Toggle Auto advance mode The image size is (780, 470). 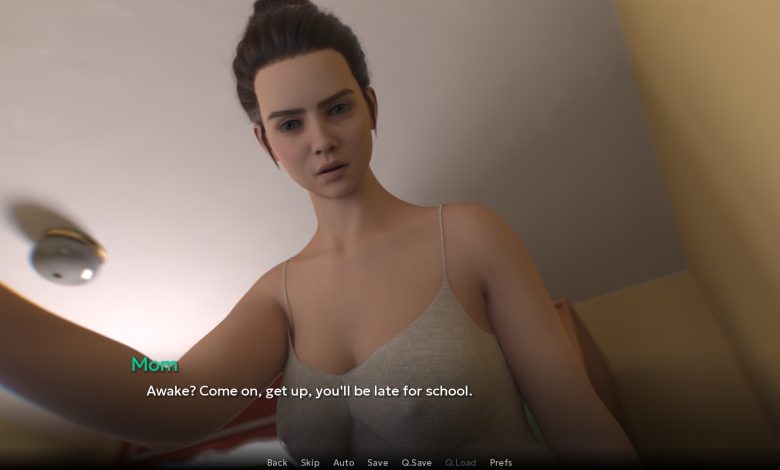click(x=343, y=463)
